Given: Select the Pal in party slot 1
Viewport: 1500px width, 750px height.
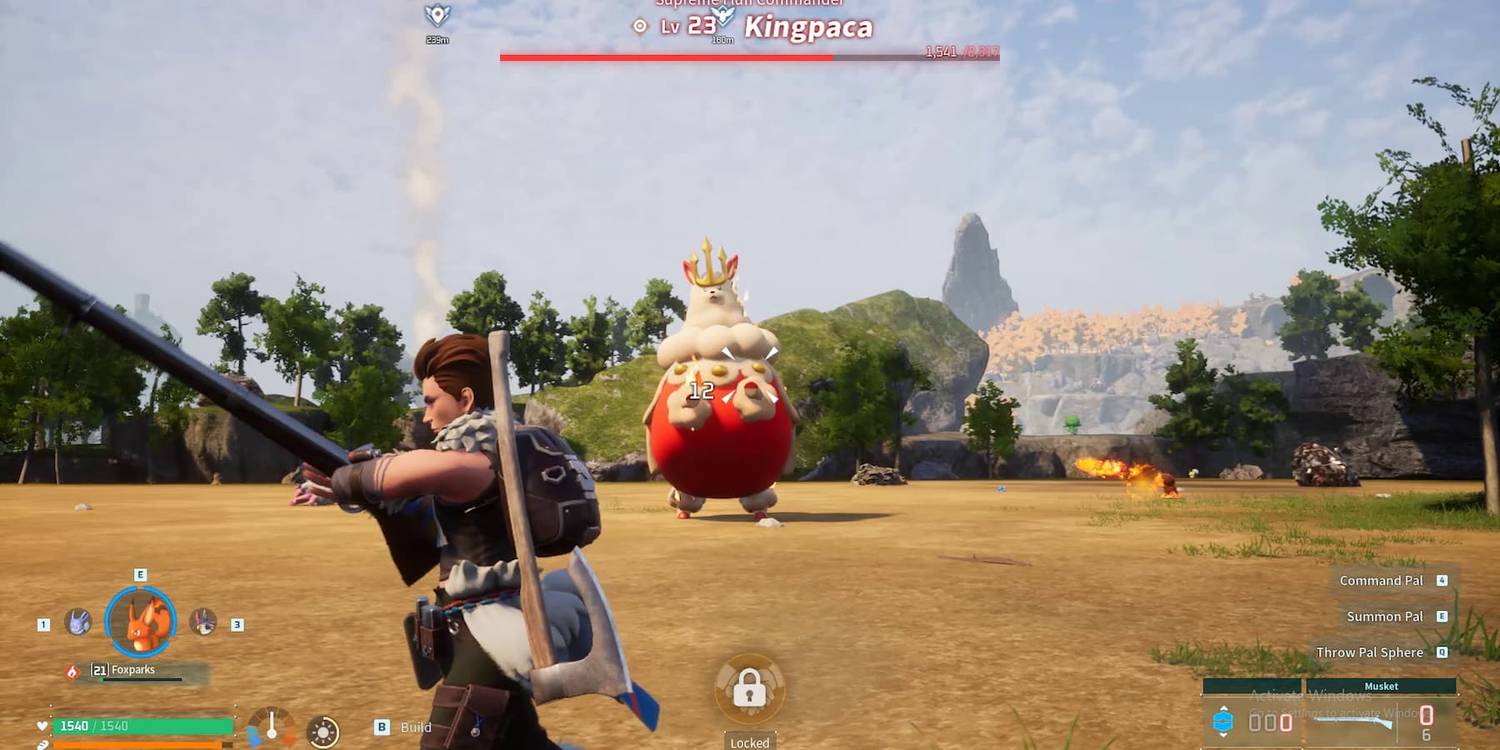Looking at the screenshot, I should [x=77, y=622].
